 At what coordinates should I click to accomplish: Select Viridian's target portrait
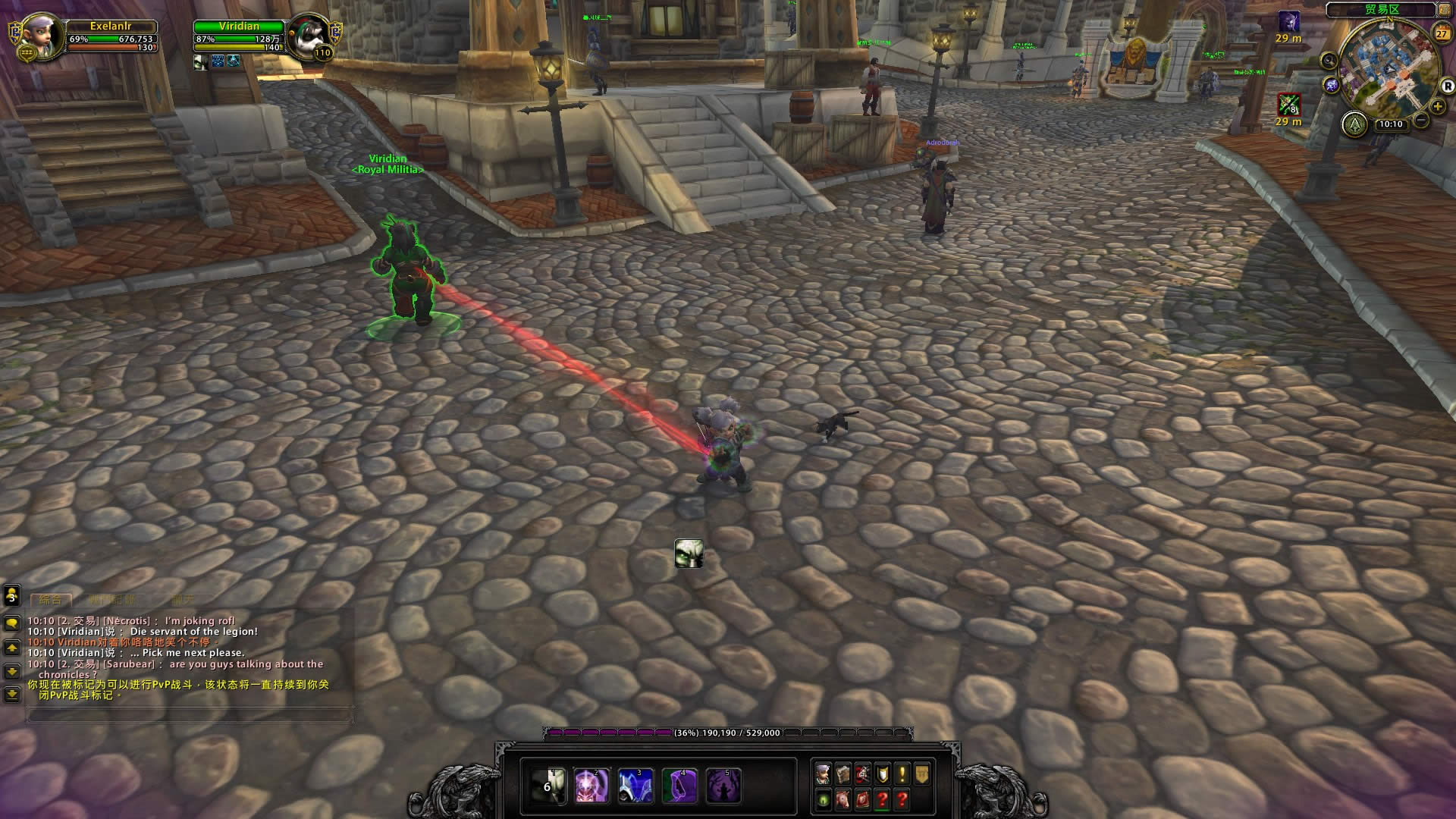(x=309, y=36)
